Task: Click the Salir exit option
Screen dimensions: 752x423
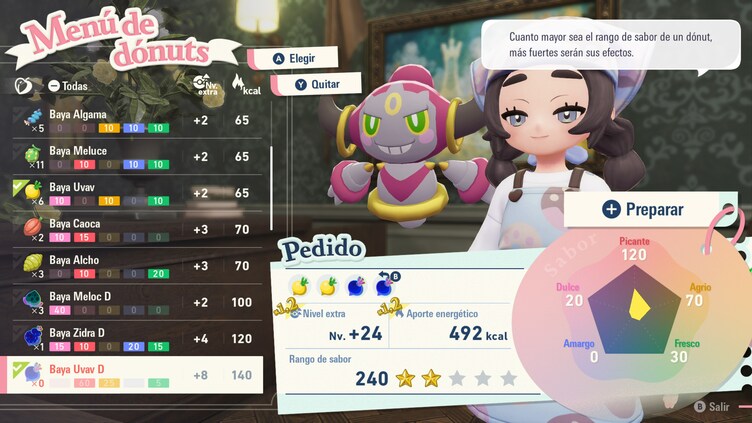Action: tap(712, 407)
